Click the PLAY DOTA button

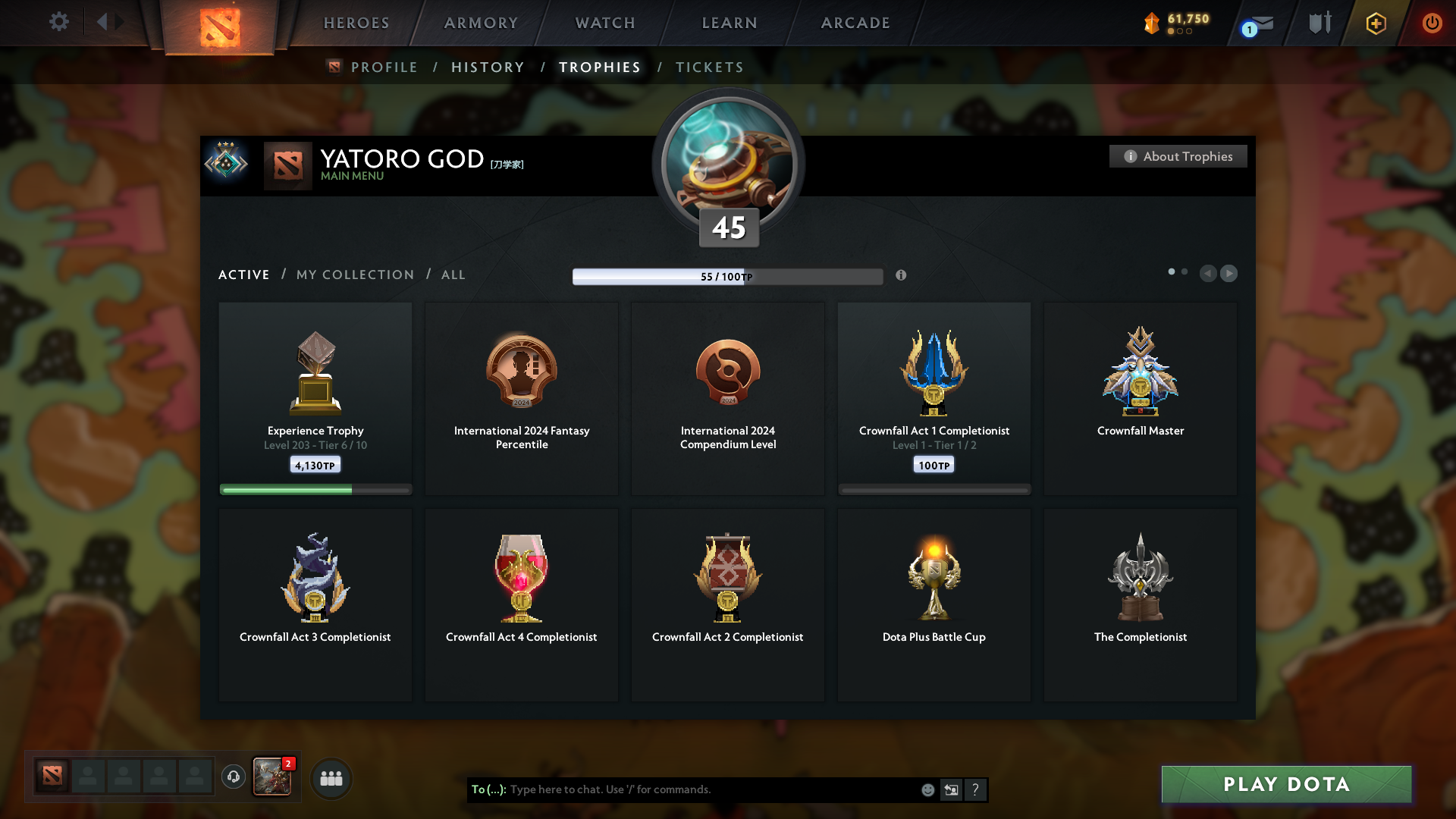coord(1286,784)
